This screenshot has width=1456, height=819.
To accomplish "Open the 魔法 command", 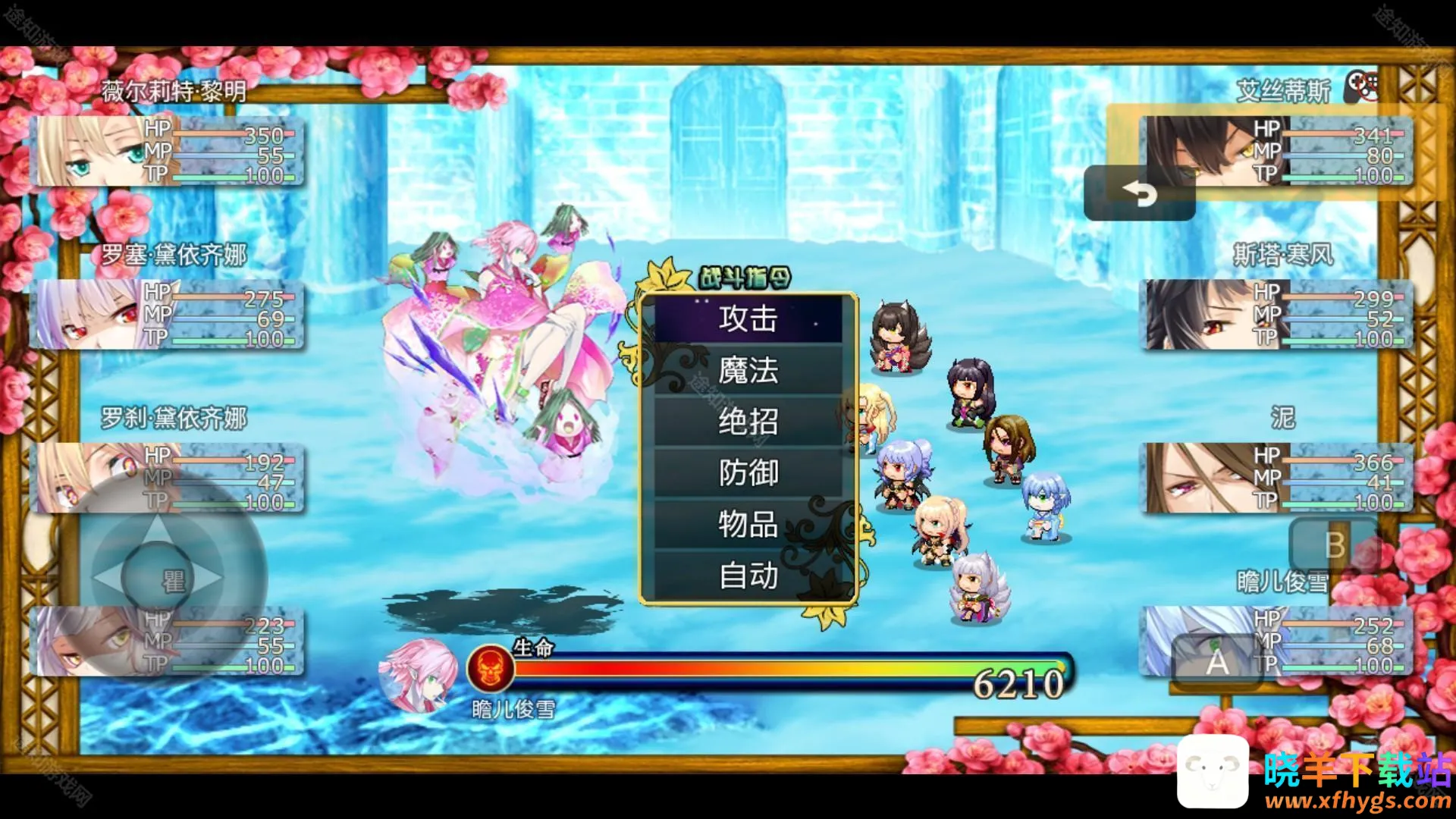I will point(748,371).
